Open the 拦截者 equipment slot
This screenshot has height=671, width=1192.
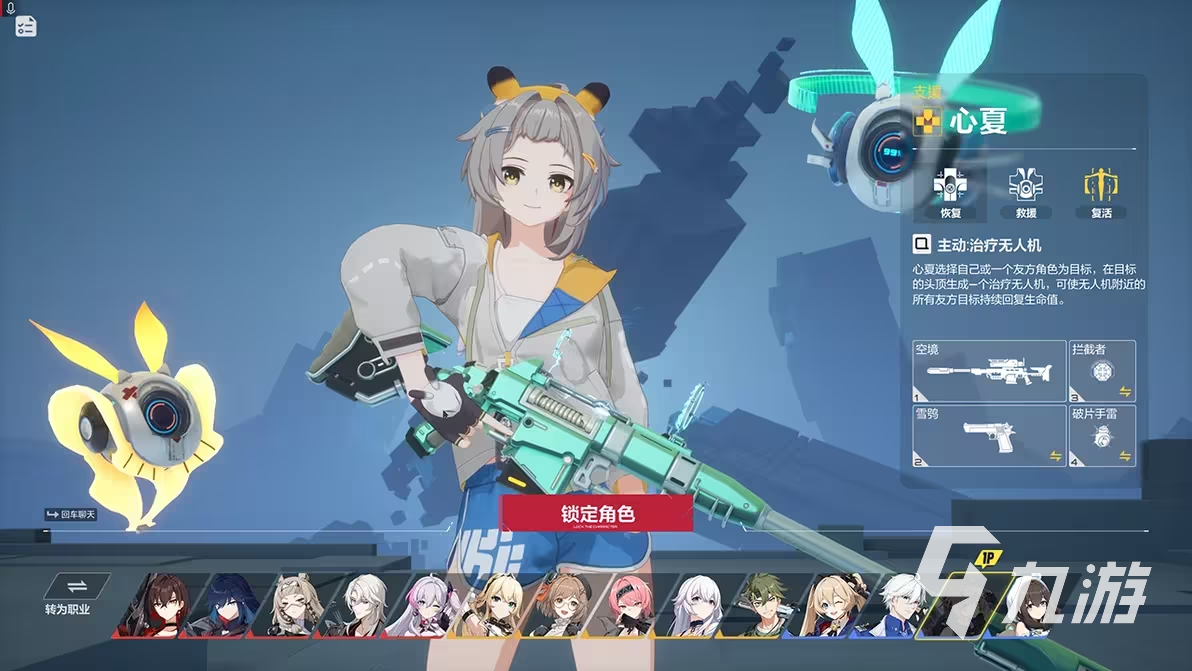(1102, 371)
